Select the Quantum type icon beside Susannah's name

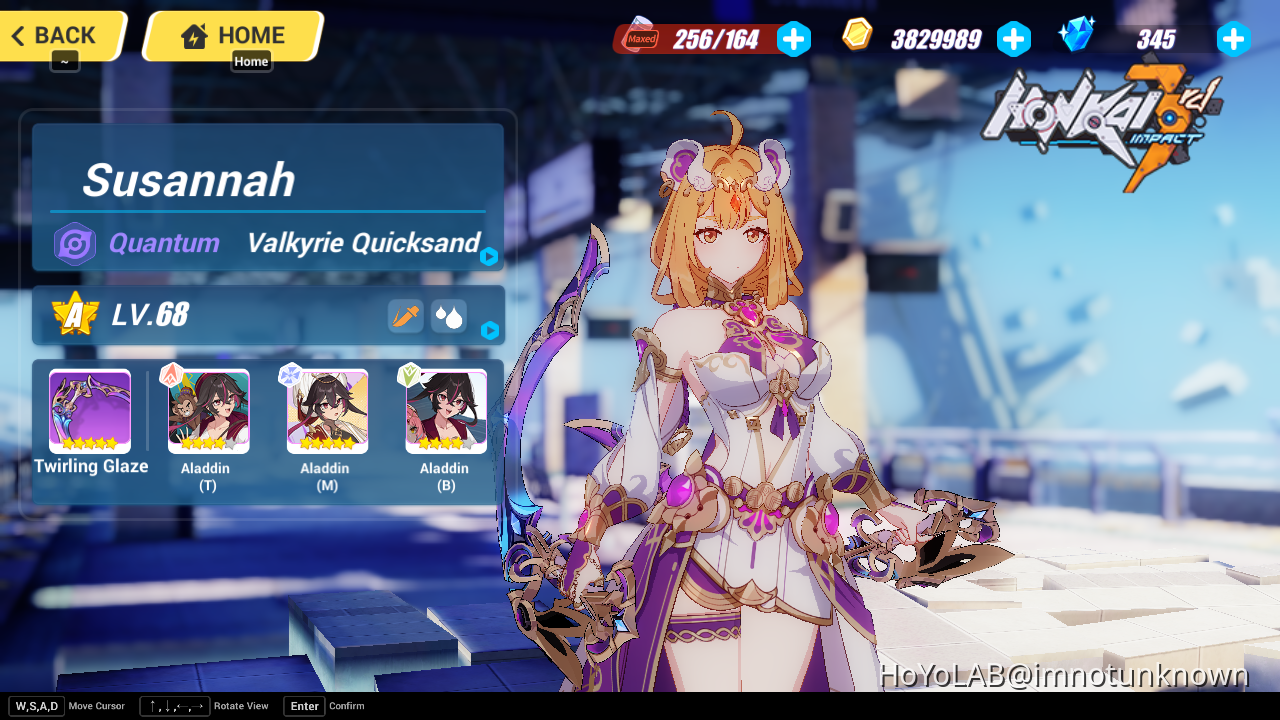pos(73,243)
